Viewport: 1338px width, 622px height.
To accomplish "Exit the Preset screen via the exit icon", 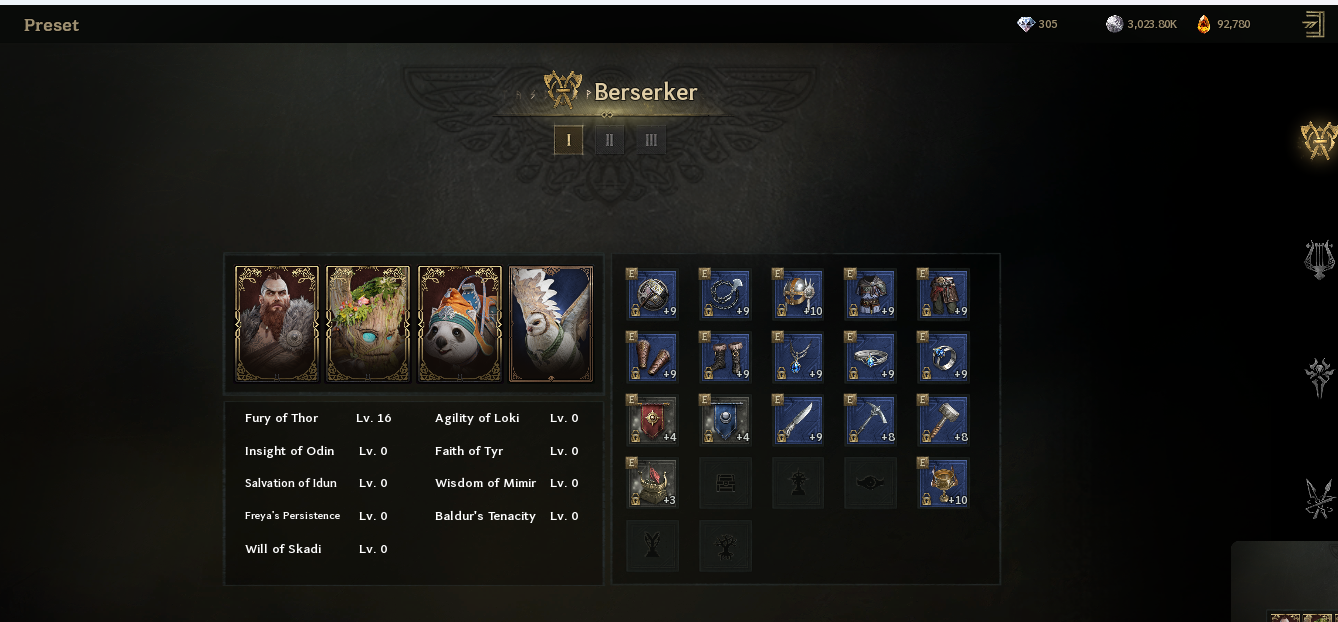I will [x=1314, y=24].
